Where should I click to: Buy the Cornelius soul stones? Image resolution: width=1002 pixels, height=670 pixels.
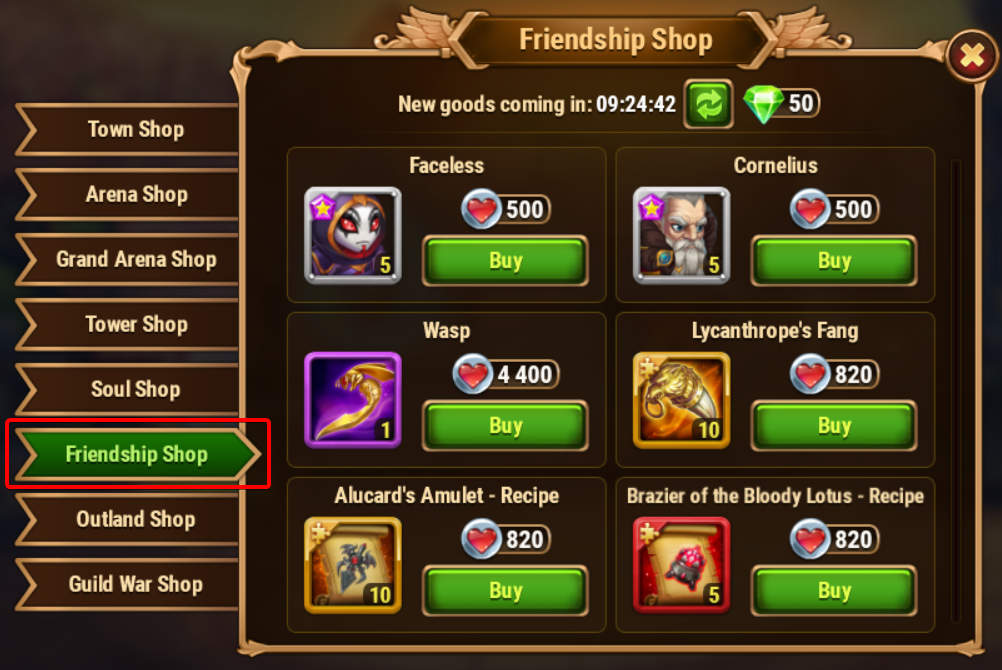(x=834, y=262)
